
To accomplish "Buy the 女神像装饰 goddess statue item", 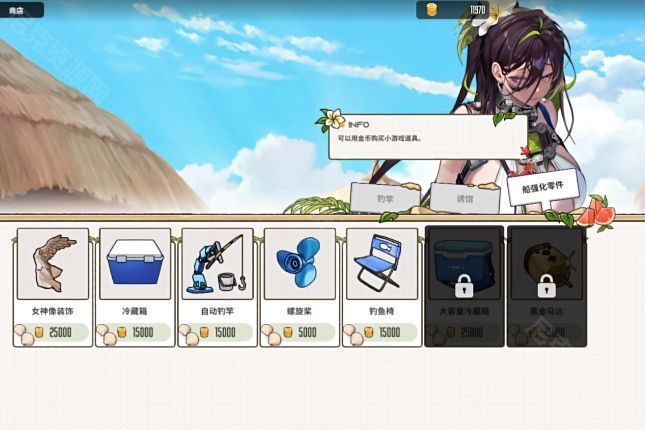I will 52,286.
